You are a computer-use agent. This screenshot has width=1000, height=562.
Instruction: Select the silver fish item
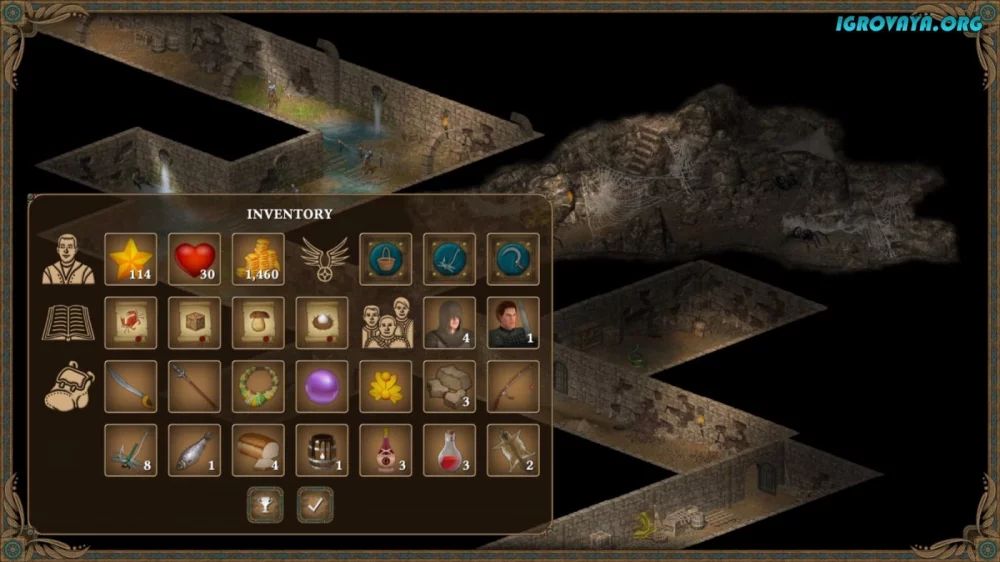click(x=194, y=450)
